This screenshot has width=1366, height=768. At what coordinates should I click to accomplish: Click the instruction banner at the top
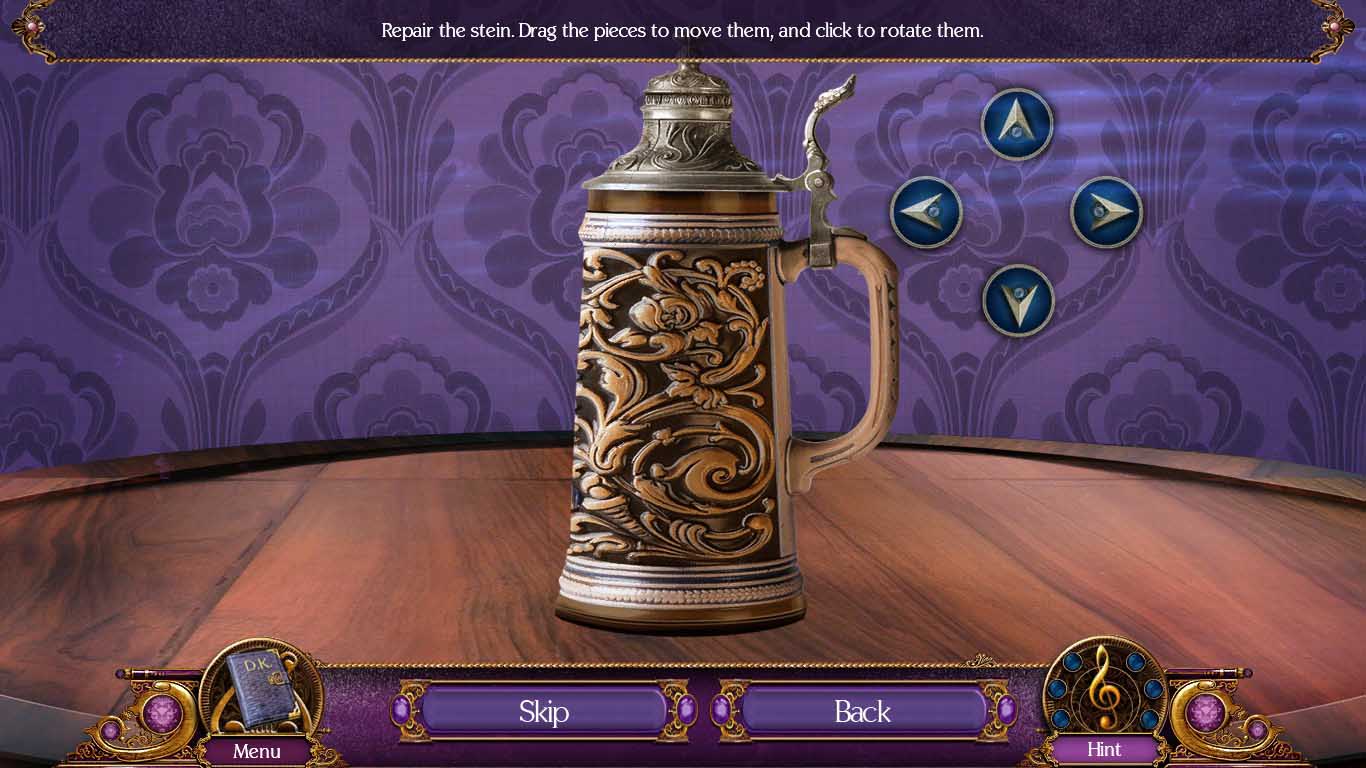(x=683, y=30)
